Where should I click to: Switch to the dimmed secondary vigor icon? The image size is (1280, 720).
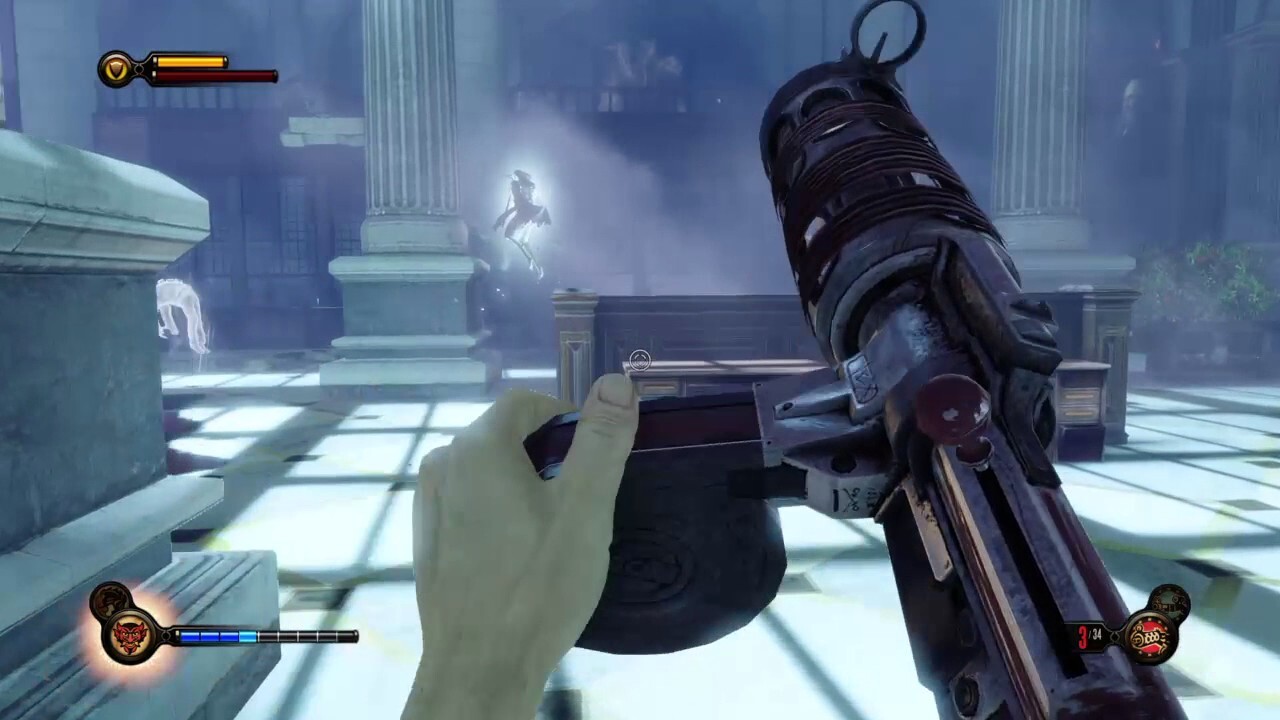[x=108, y=602]
